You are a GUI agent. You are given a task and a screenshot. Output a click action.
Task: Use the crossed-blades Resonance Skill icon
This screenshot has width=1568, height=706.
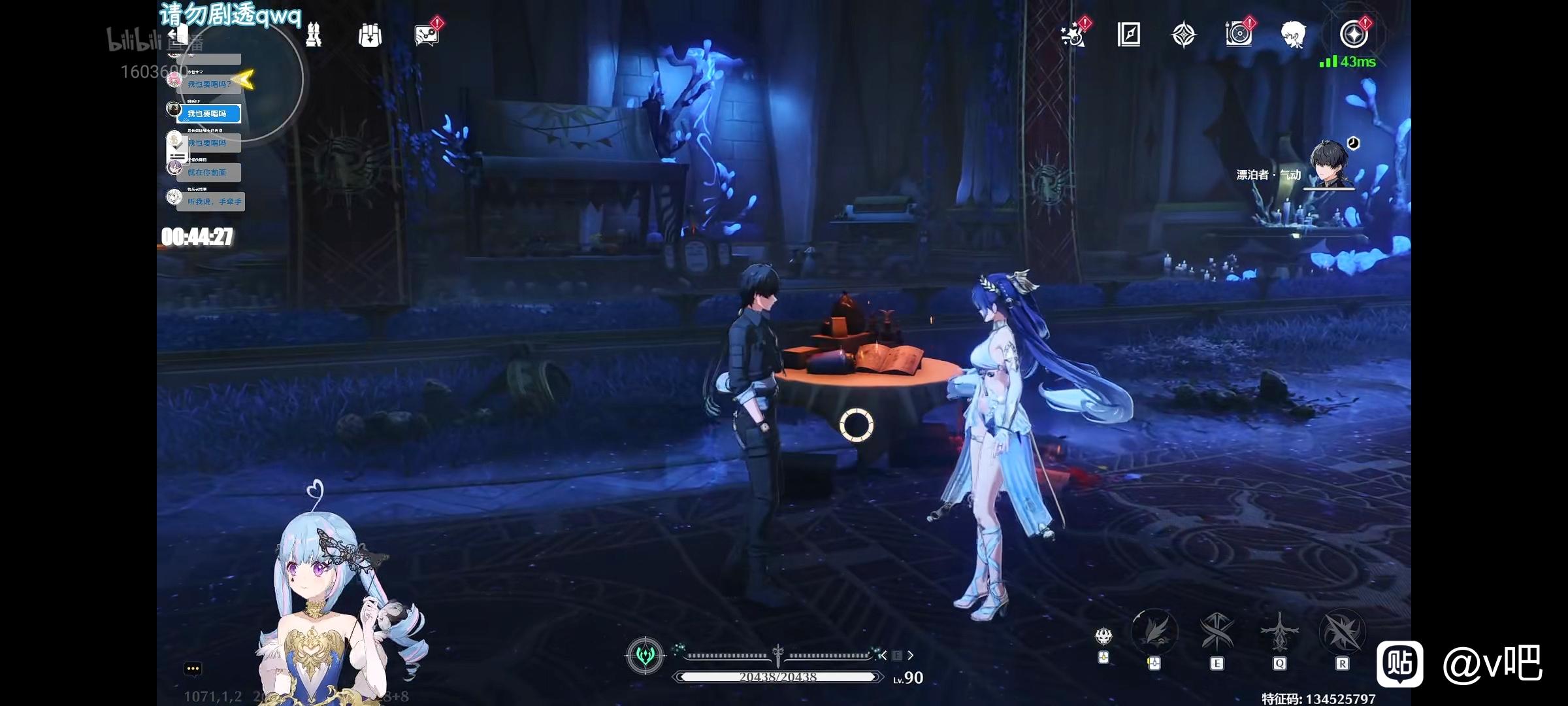click(1217, 631)
